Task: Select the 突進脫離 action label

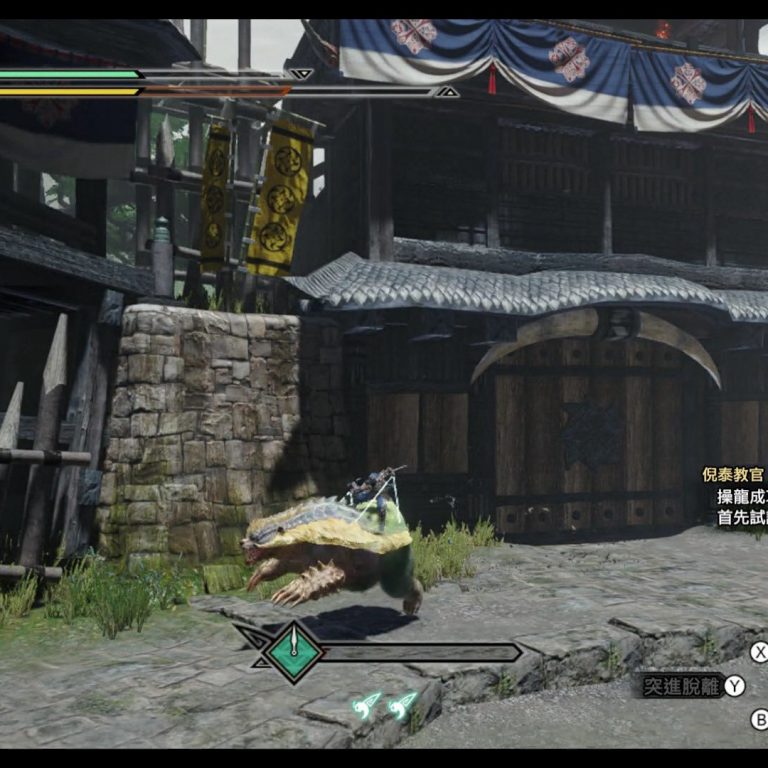Action: click(x=682, y=686)
